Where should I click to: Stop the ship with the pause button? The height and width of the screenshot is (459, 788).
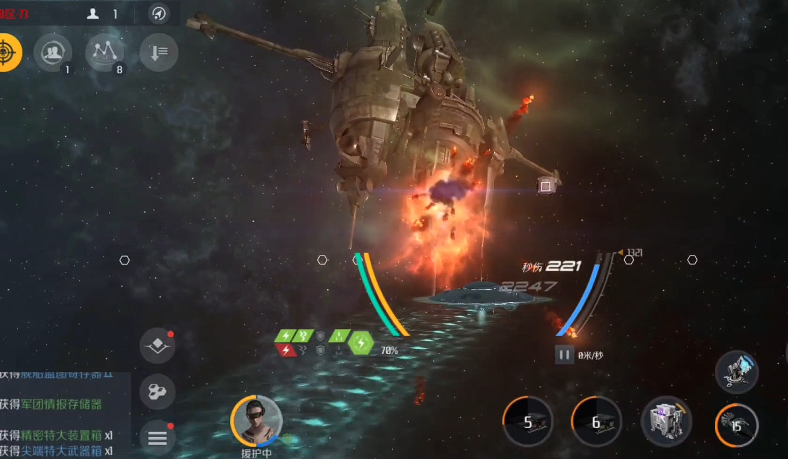point(564,354)
